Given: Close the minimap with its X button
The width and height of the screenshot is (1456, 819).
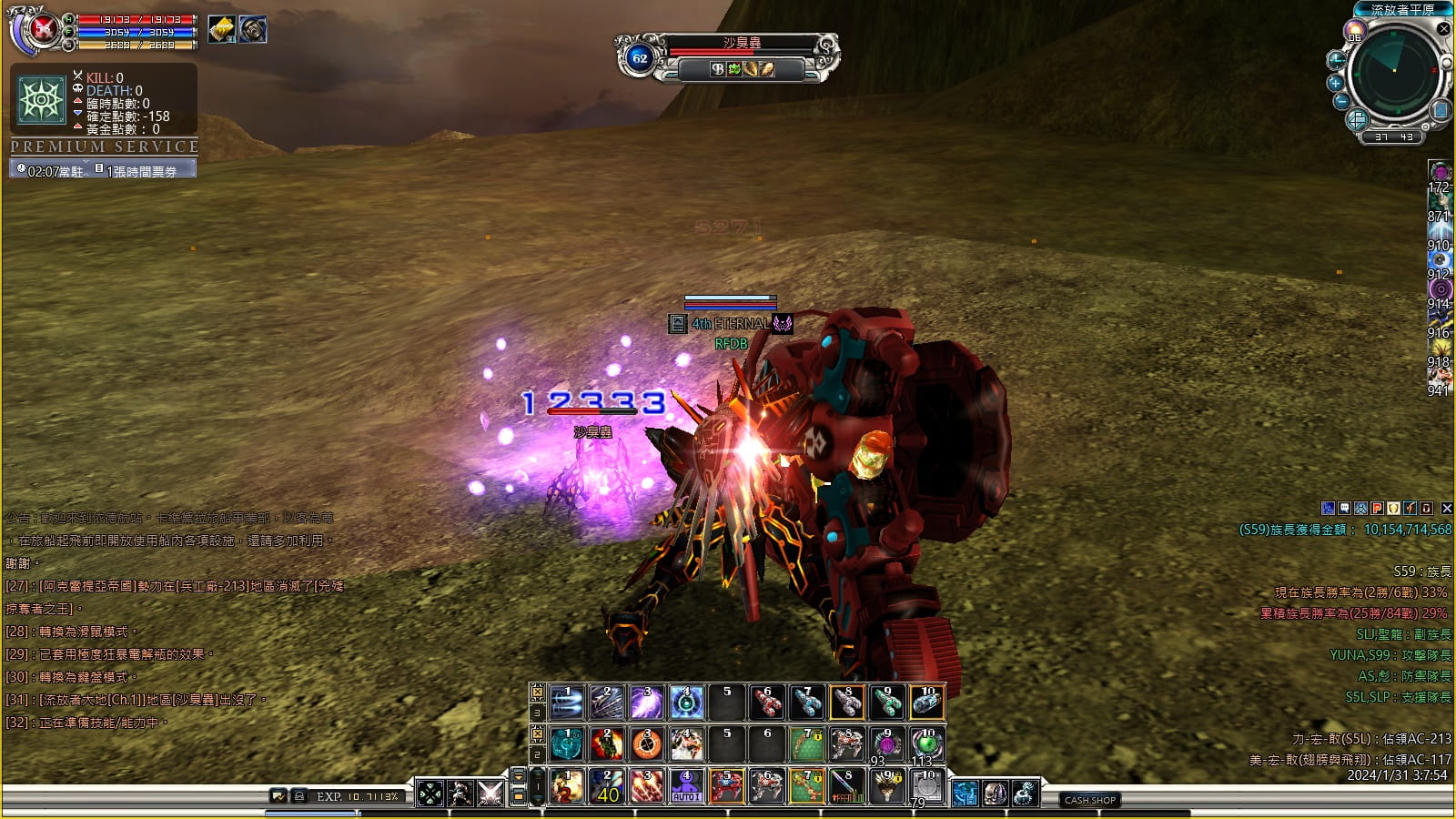Looking at the screenshot, I should pos(1443,29).
